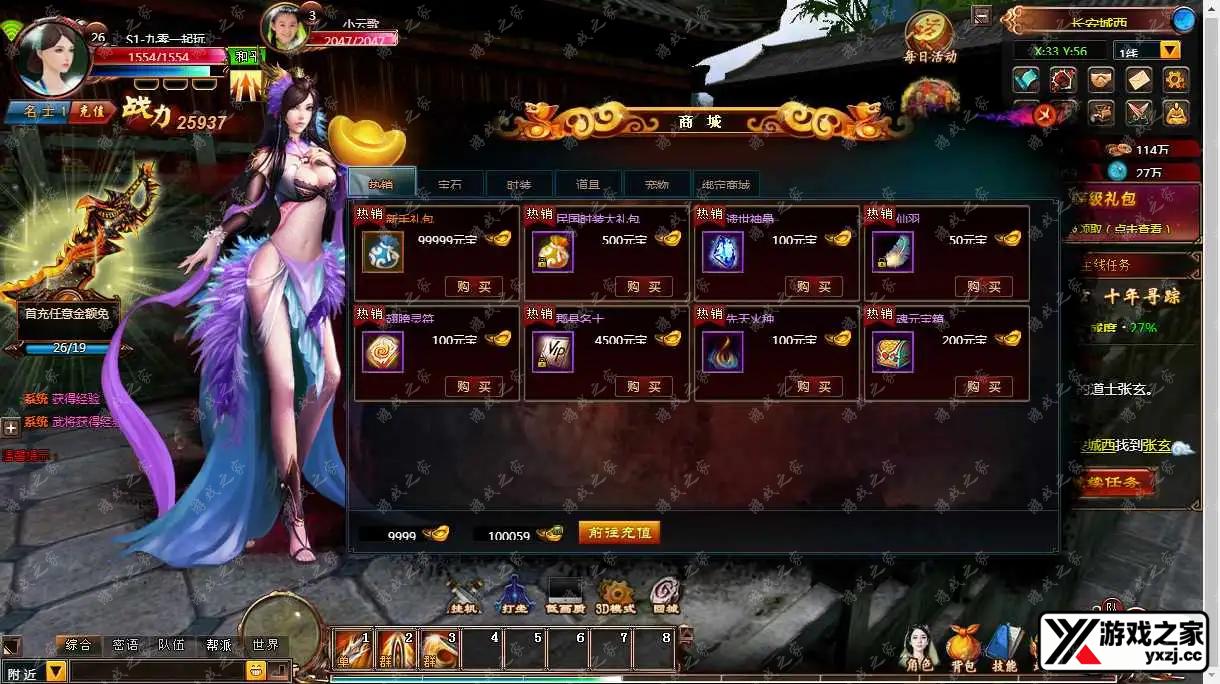Open the 时装 shop tab

click(518, 184)
